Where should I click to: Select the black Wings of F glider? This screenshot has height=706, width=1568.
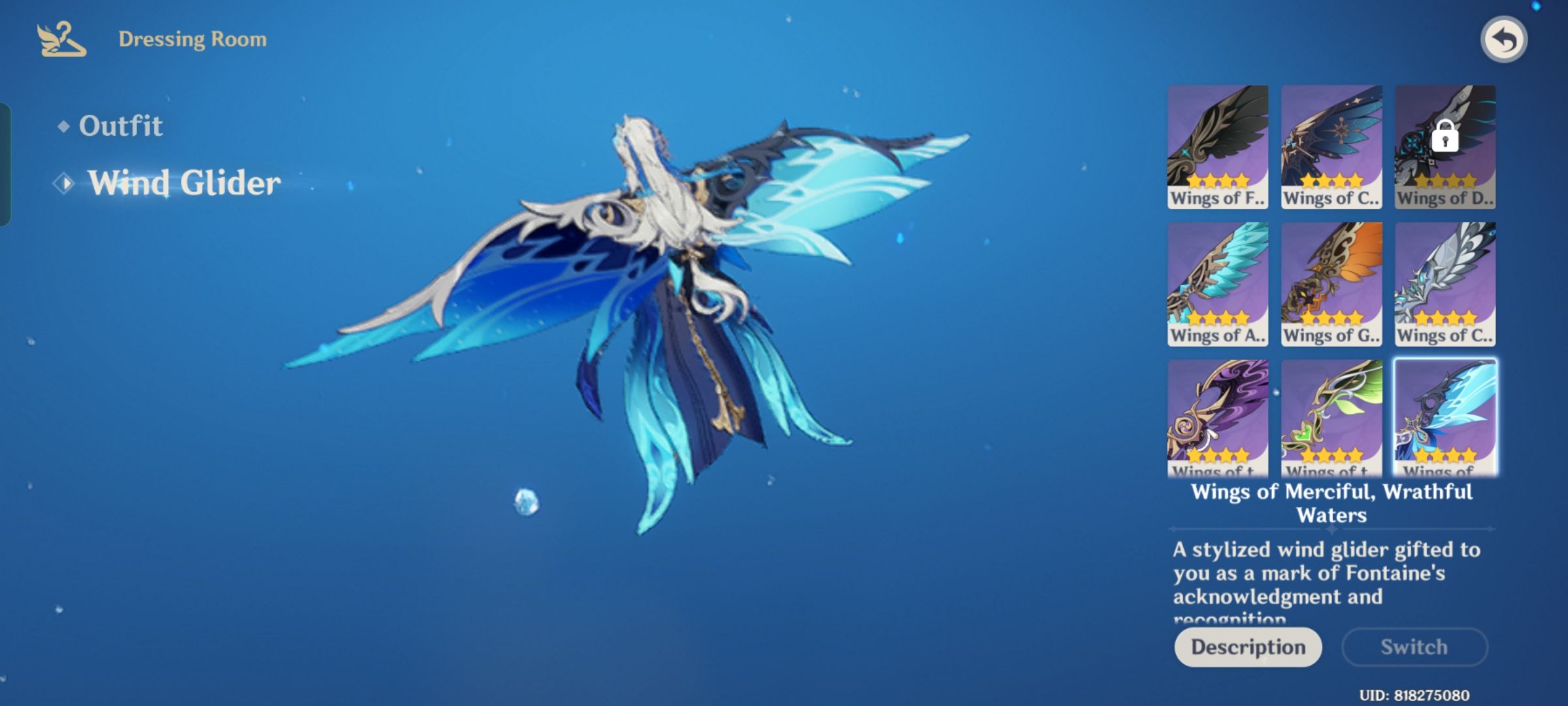tap(1217, 147)
